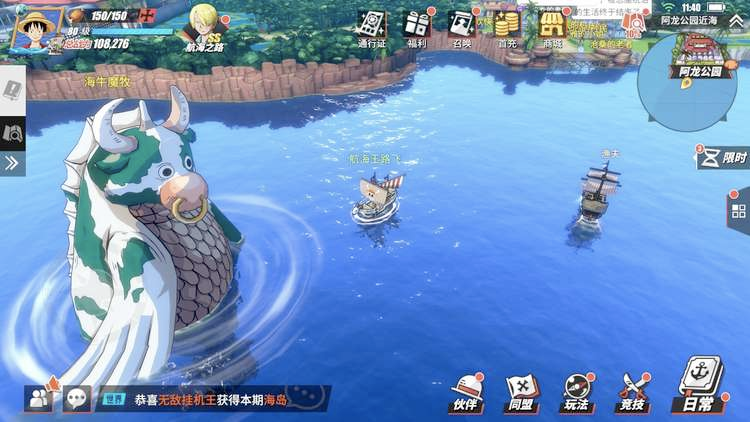Open the exclamation book quest icon
Image resolution: width=750 pixels, height=422 pixels.
12,87
